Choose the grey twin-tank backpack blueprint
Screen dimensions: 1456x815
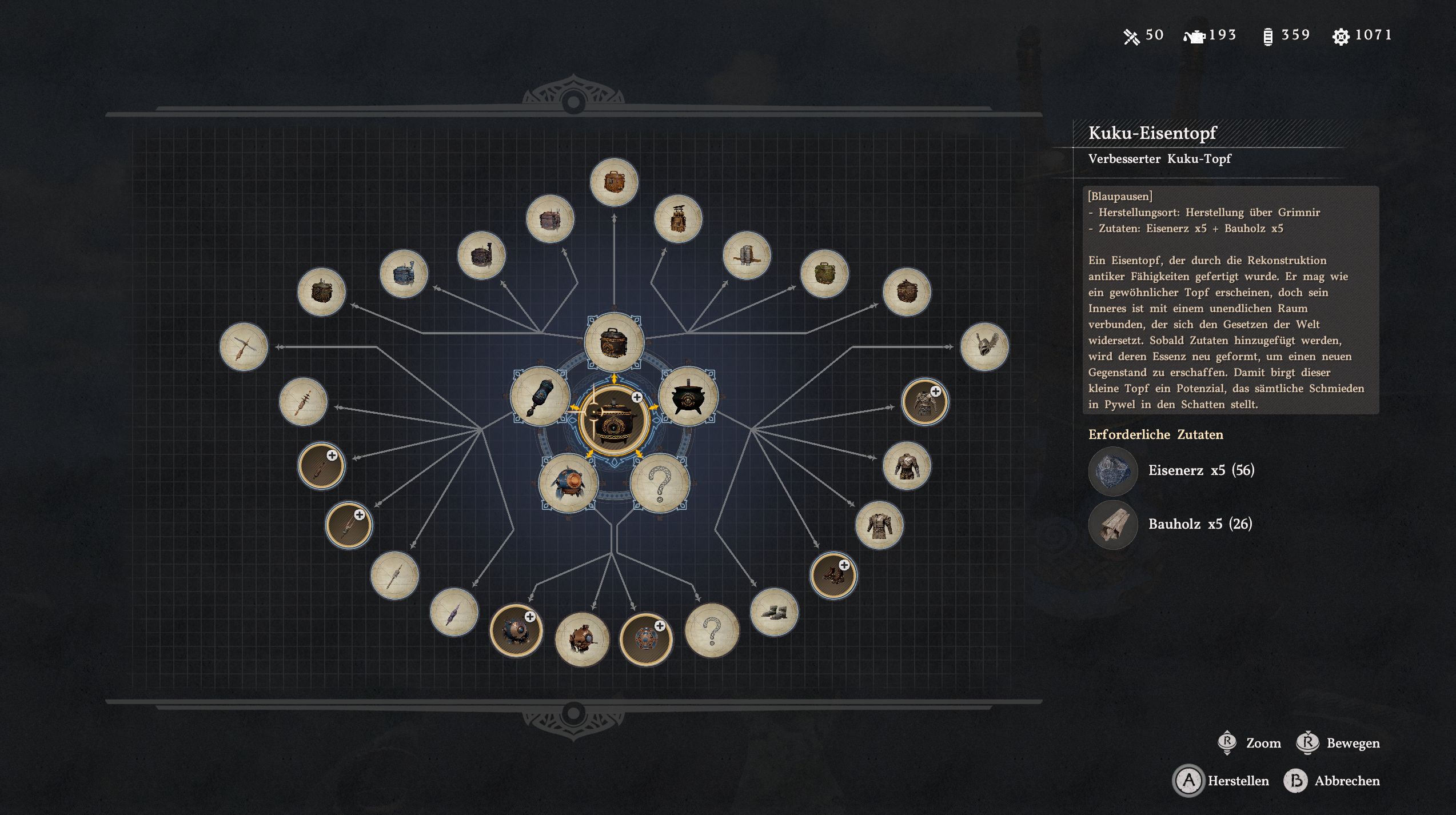746,255
